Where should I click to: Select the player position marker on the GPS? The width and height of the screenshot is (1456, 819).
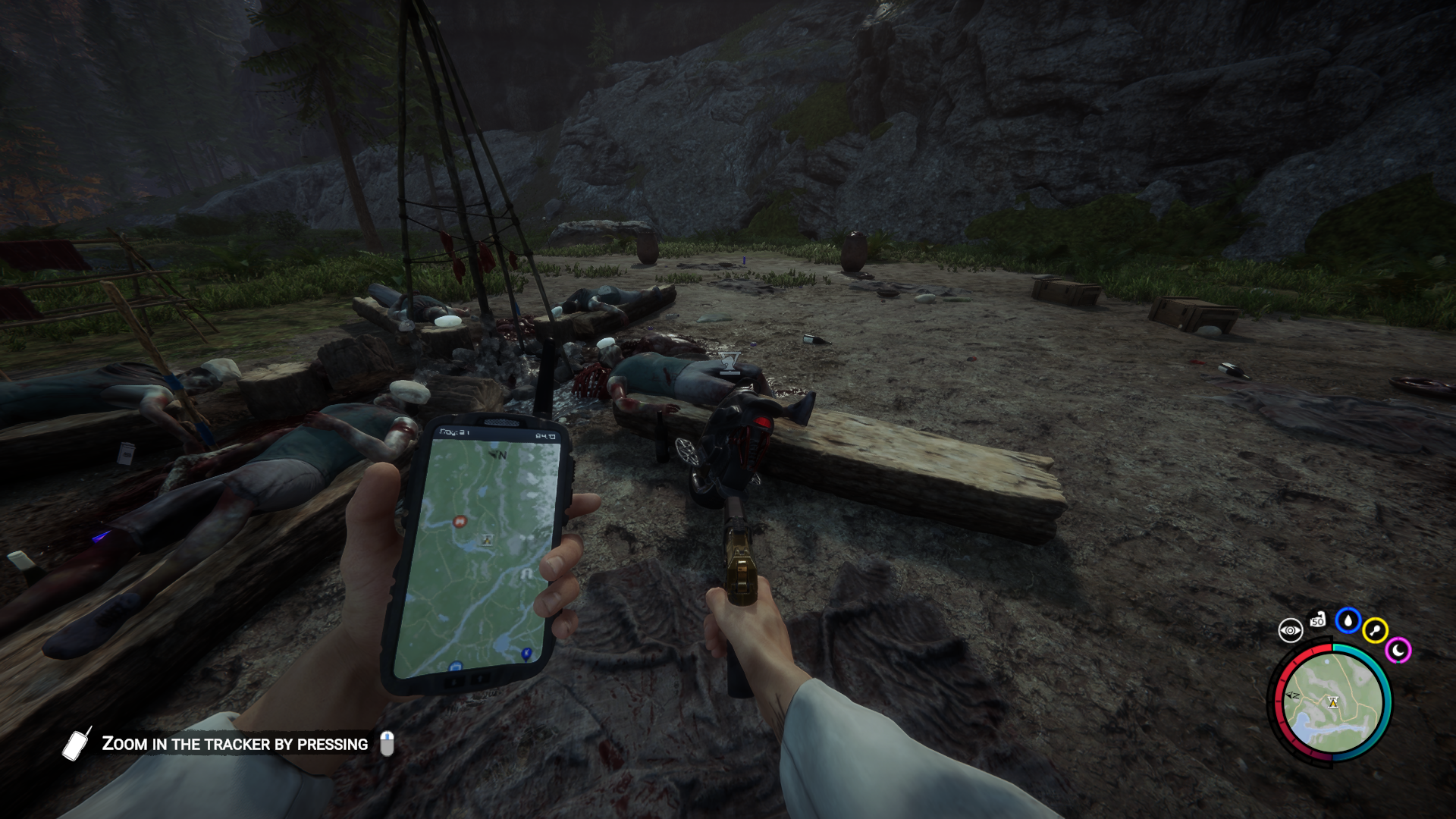487,540
